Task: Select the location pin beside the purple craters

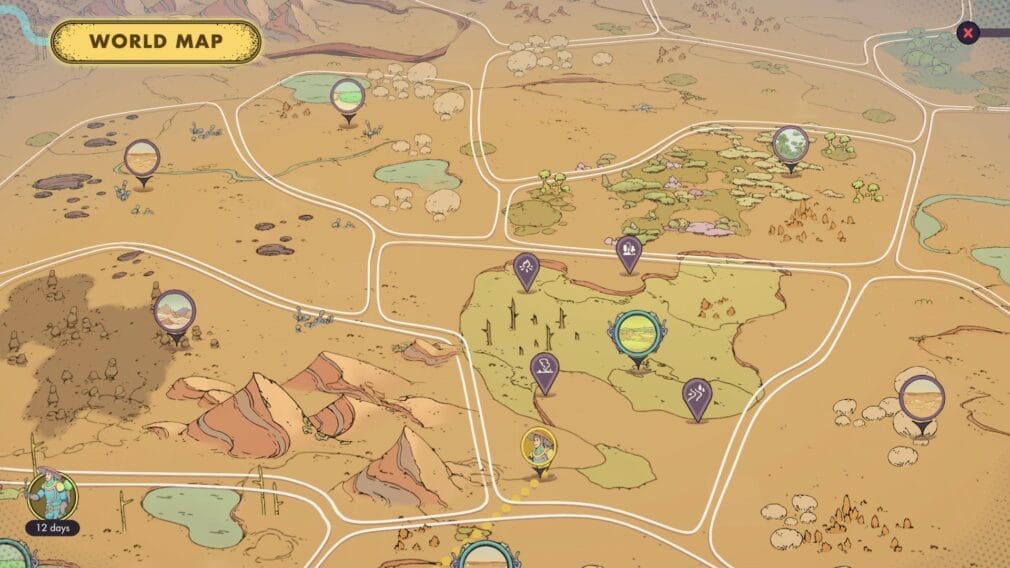Action: 142,159
